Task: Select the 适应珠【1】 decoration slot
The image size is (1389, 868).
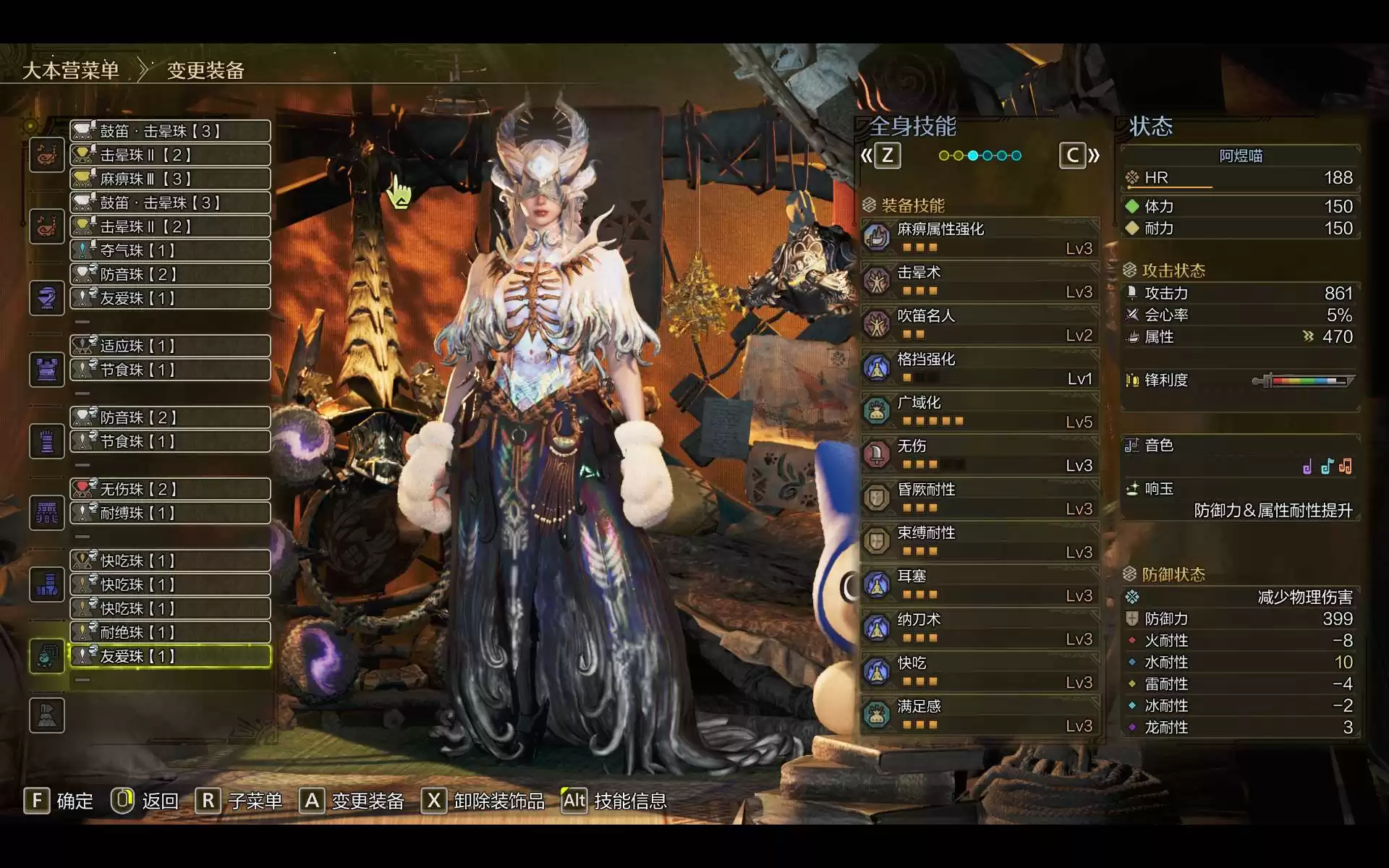Action: 171,346
